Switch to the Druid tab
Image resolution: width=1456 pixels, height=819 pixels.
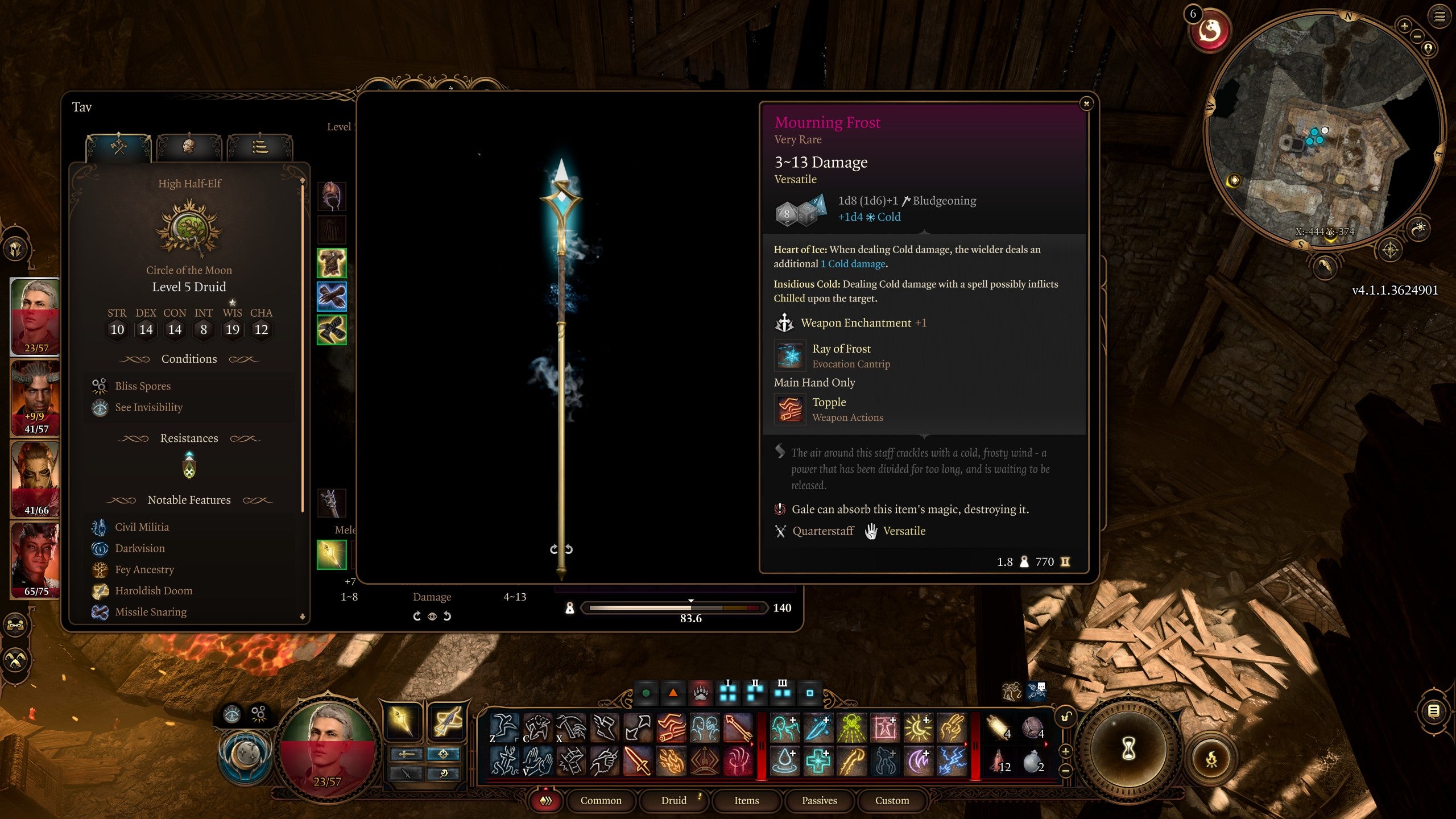(674, 801)
